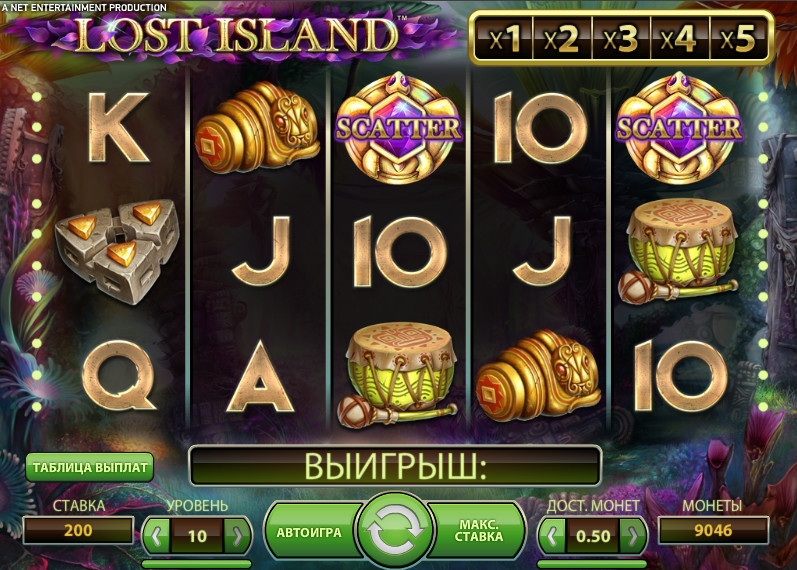Viewport: 797px width, 570px height.
Task: Decrease the УРОВЕНЬ bet level
Action: coord(157,535)
